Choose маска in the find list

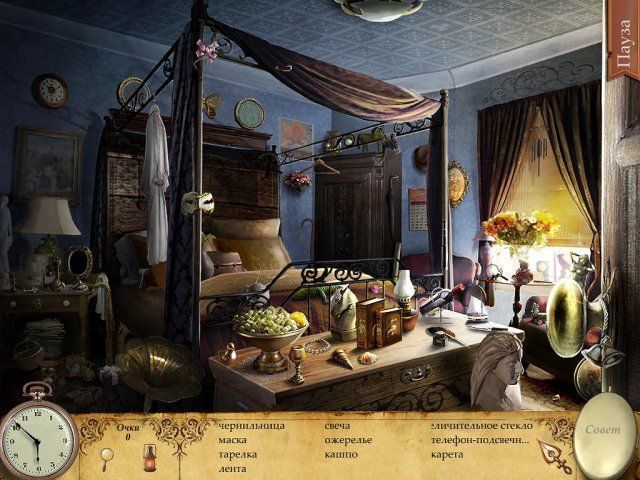[232, 440]
